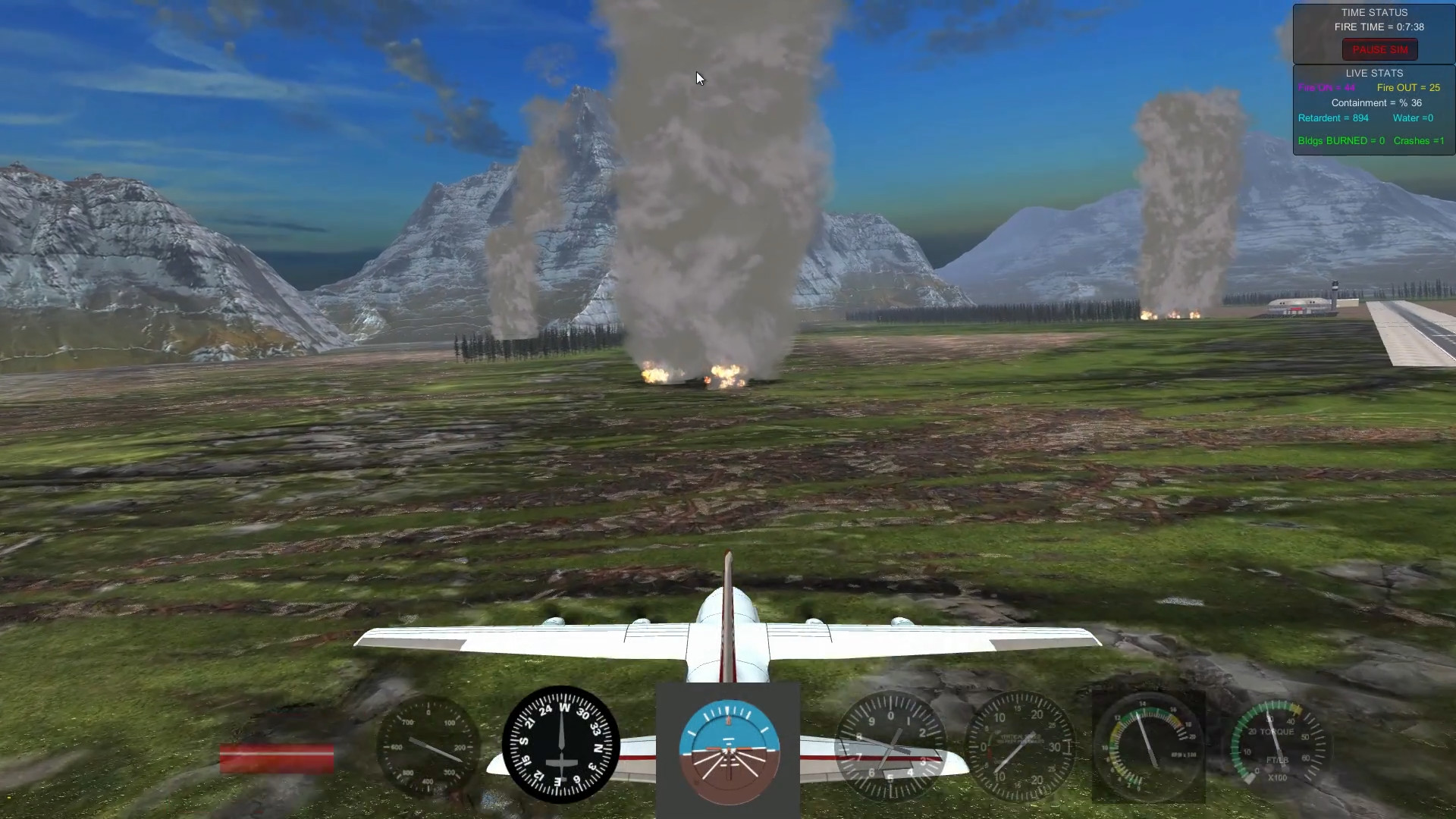This screenshot has height=819, width=1456.
Task: Click the red retardant level bar
Action: click(277, 758)
